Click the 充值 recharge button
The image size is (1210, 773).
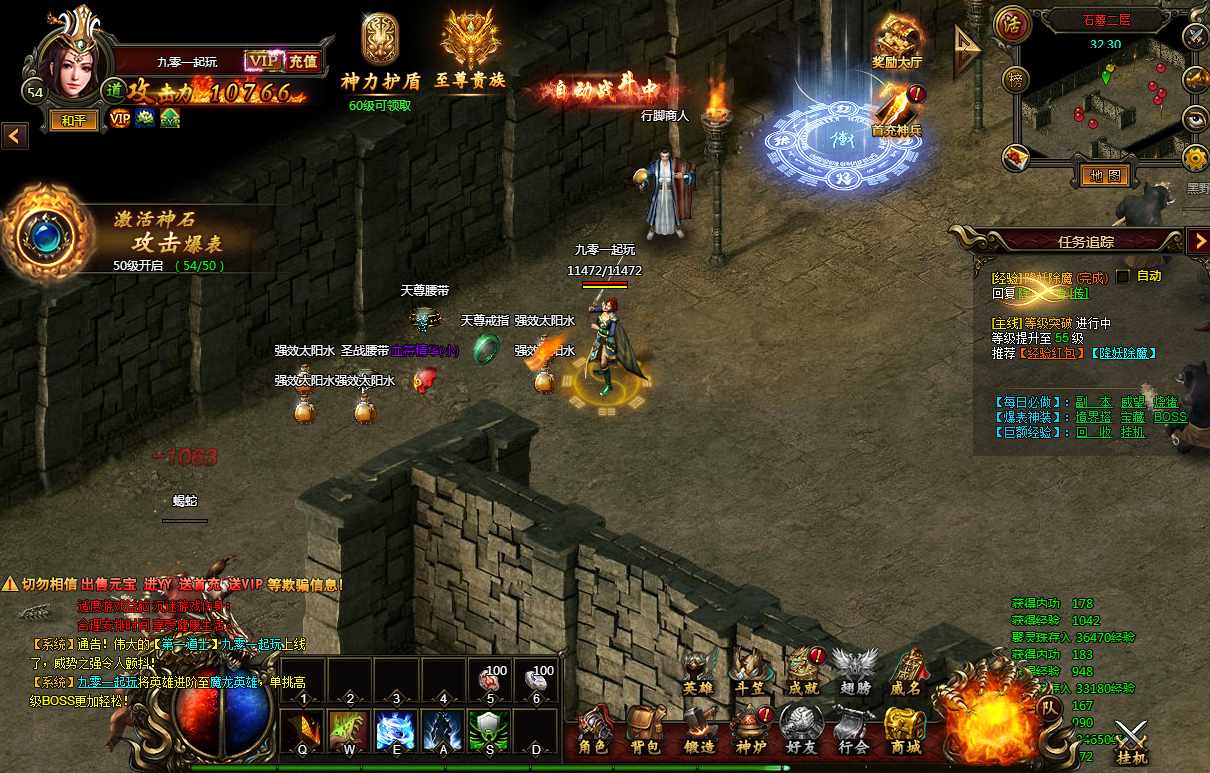(302, 61)
